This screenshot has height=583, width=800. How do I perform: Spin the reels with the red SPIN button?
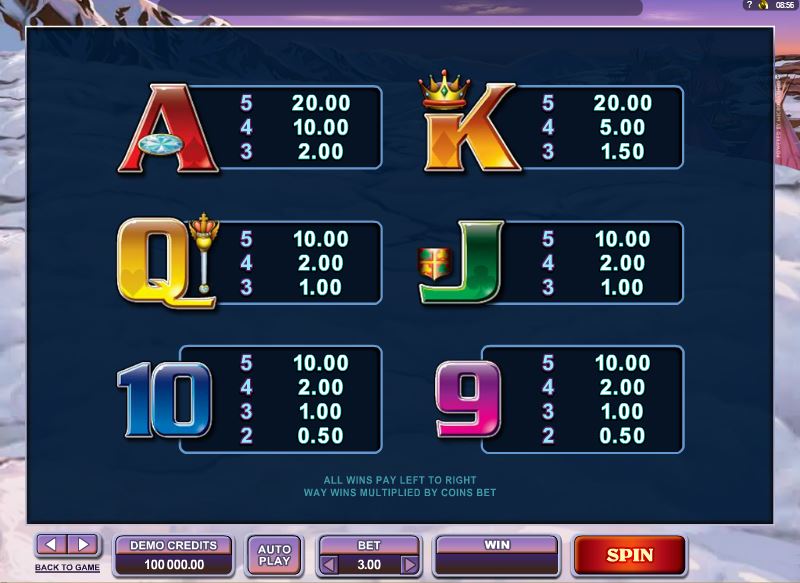click(x=629, y=555)
